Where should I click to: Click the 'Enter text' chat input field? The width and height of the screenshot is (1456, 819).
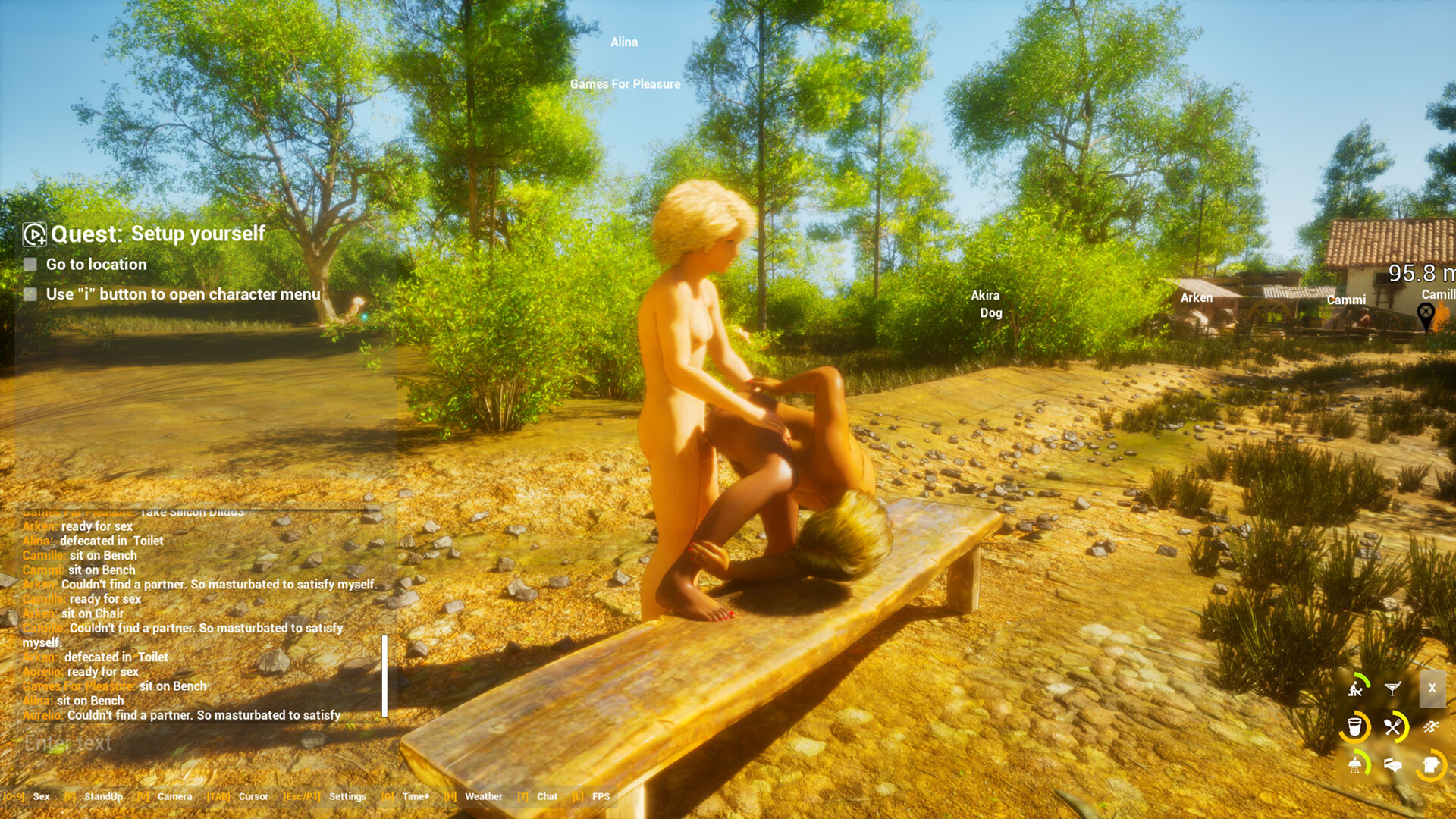click(x=68, y=743)
